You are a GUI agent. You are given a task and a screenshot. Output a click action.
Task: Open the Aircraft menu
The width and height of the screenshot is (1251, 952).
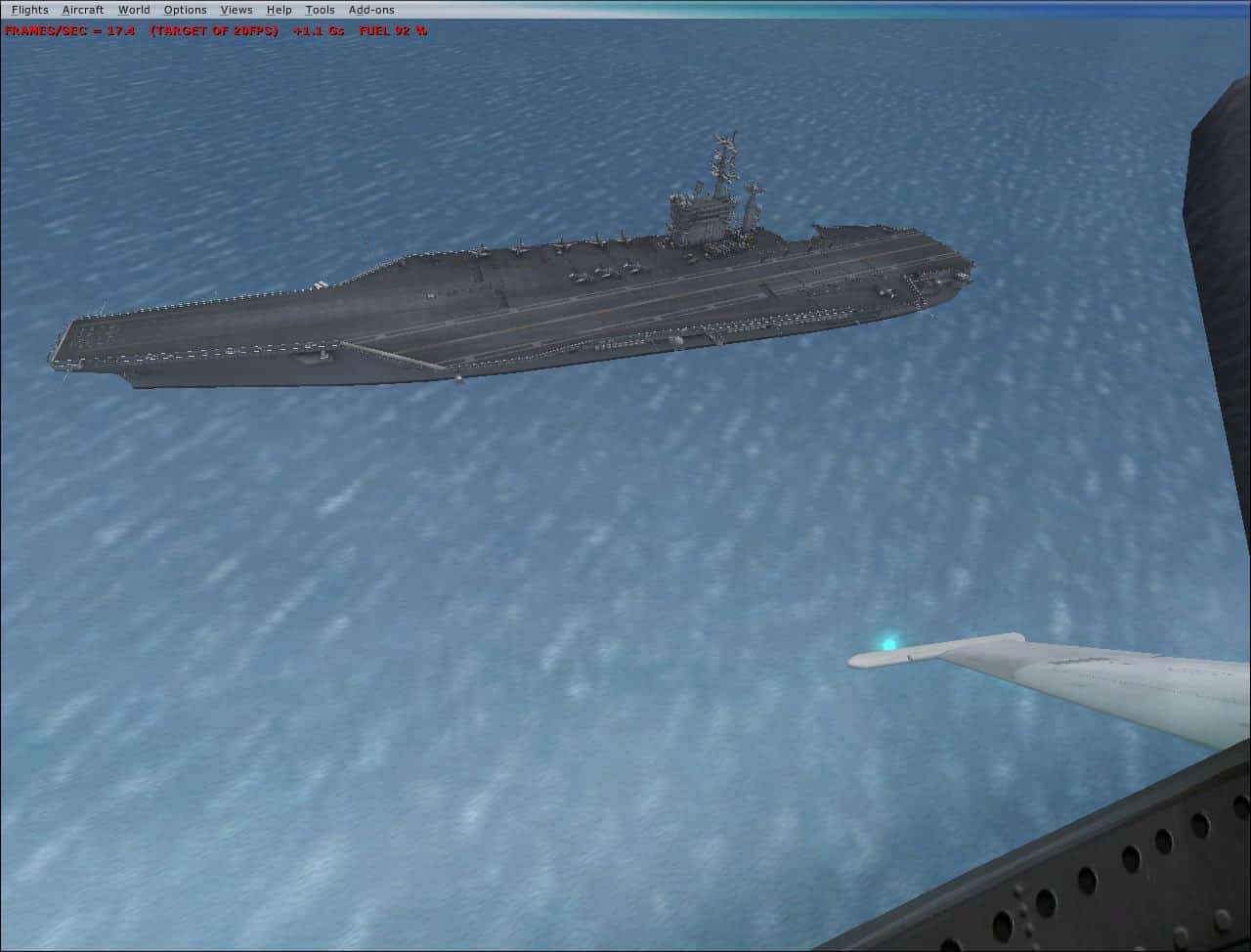pos(82,9)
